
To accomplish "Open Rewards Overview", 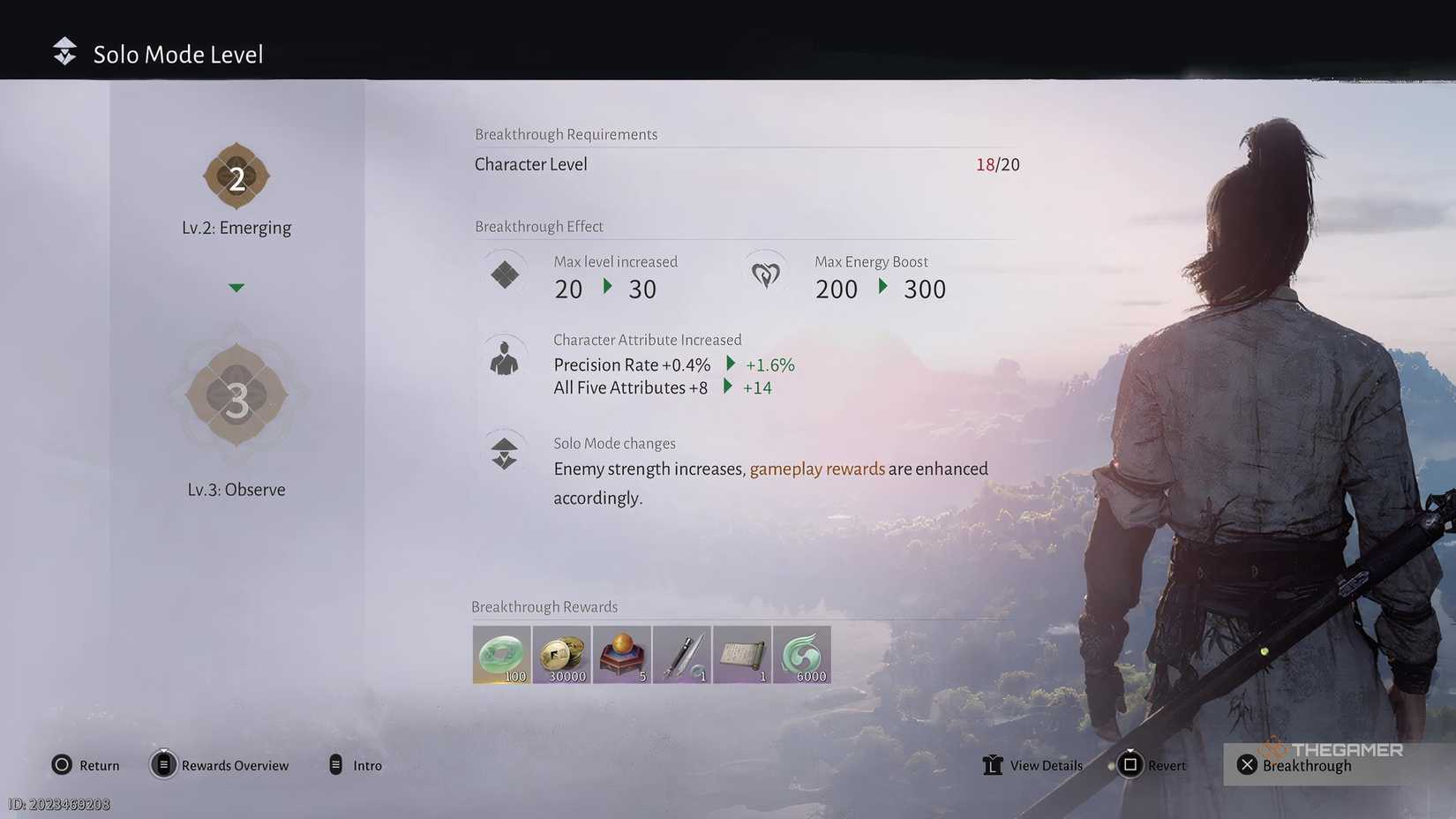I will [220, 765].
